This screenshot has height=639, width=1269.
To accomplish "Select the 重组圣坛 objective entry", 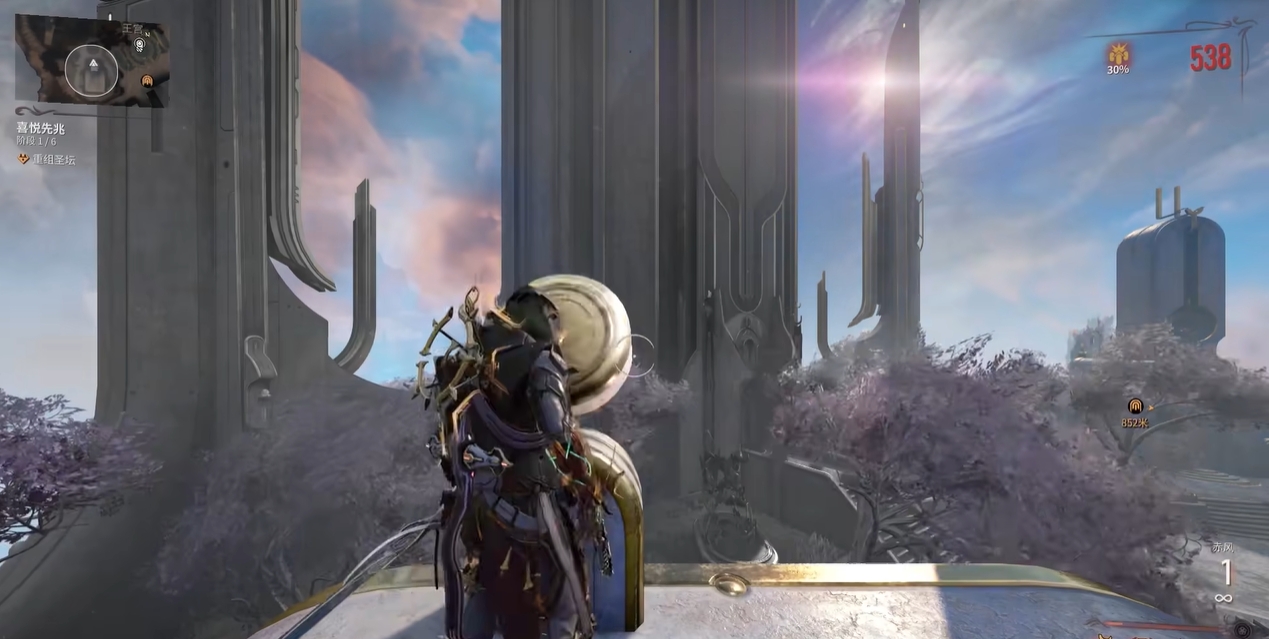I will (54, 159).
